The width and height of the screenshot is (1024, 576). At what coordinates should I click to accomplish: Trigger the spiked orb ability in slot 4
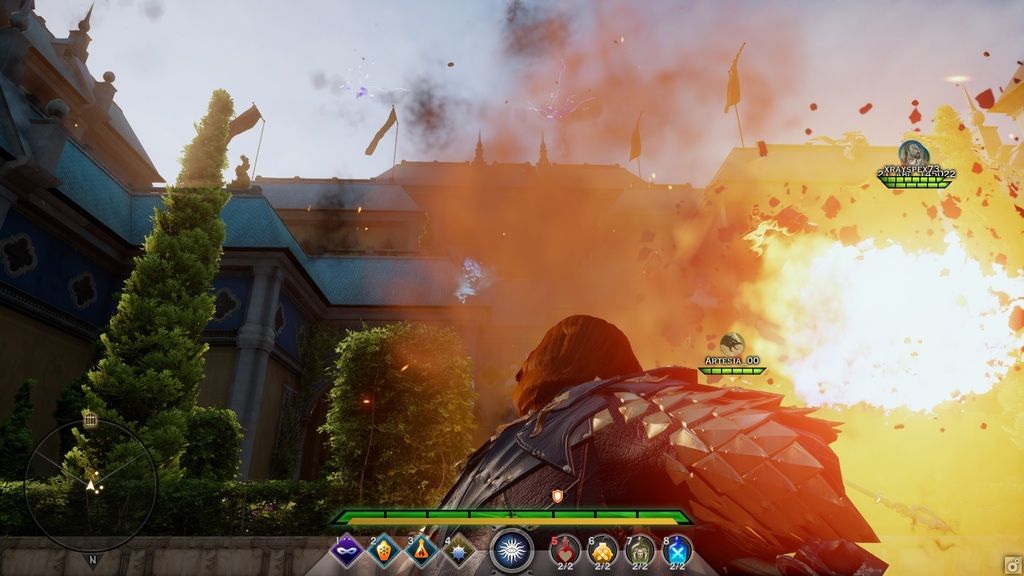[x=460, y=551]
